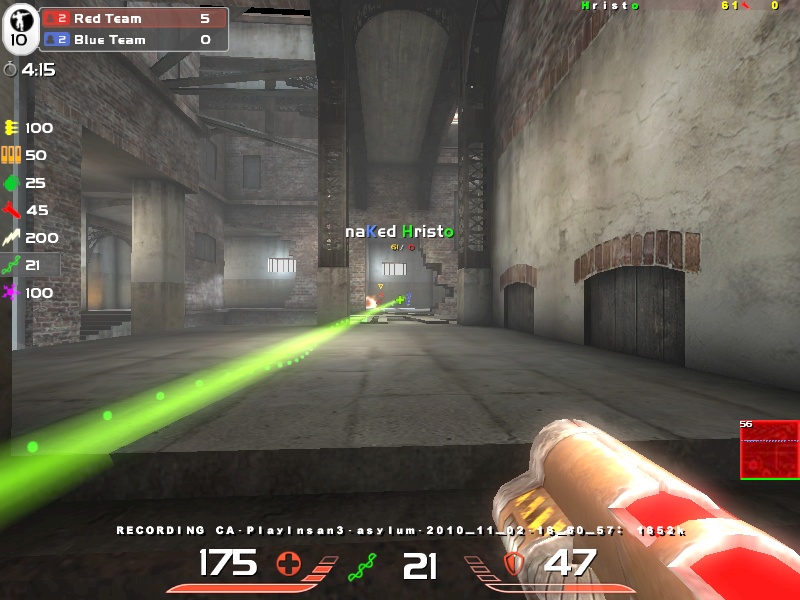Select the green grenade launcher icon

[12, 183]
